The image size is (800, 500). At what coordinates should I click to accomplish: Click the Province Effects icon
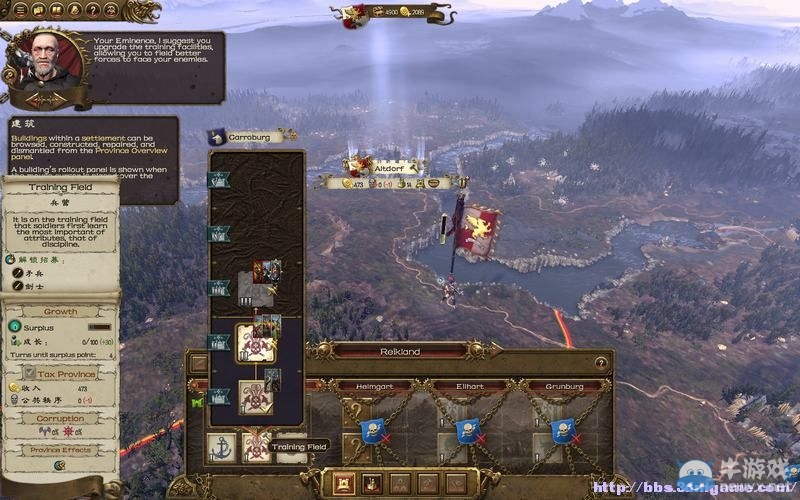point(60,465)
